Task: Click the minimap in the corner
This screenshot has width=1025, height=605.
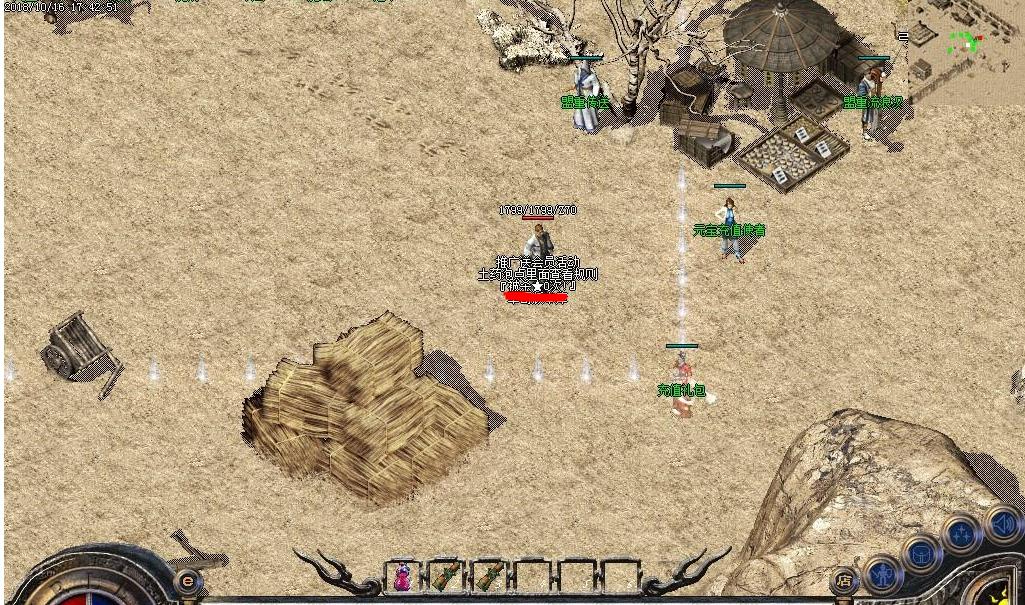Action: click(x=961, y=52)
